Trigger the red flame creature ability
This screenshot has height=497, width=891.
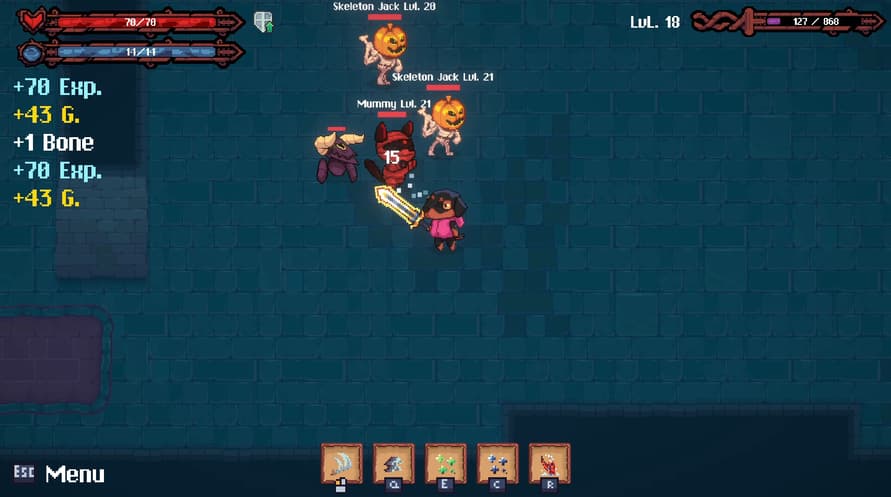(549, 463)
